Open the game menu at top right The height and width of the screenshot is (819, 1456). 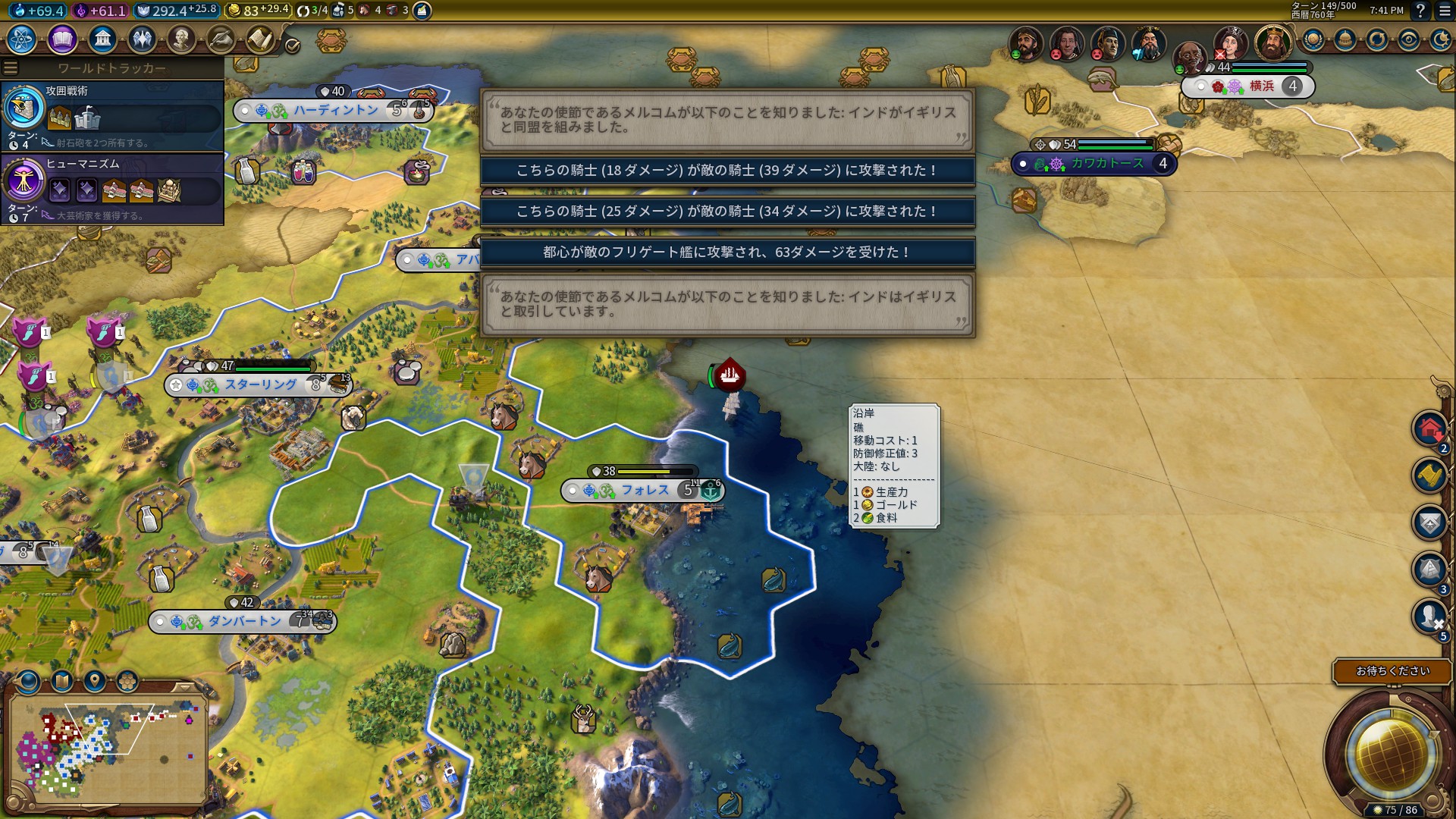point(1444,11)
